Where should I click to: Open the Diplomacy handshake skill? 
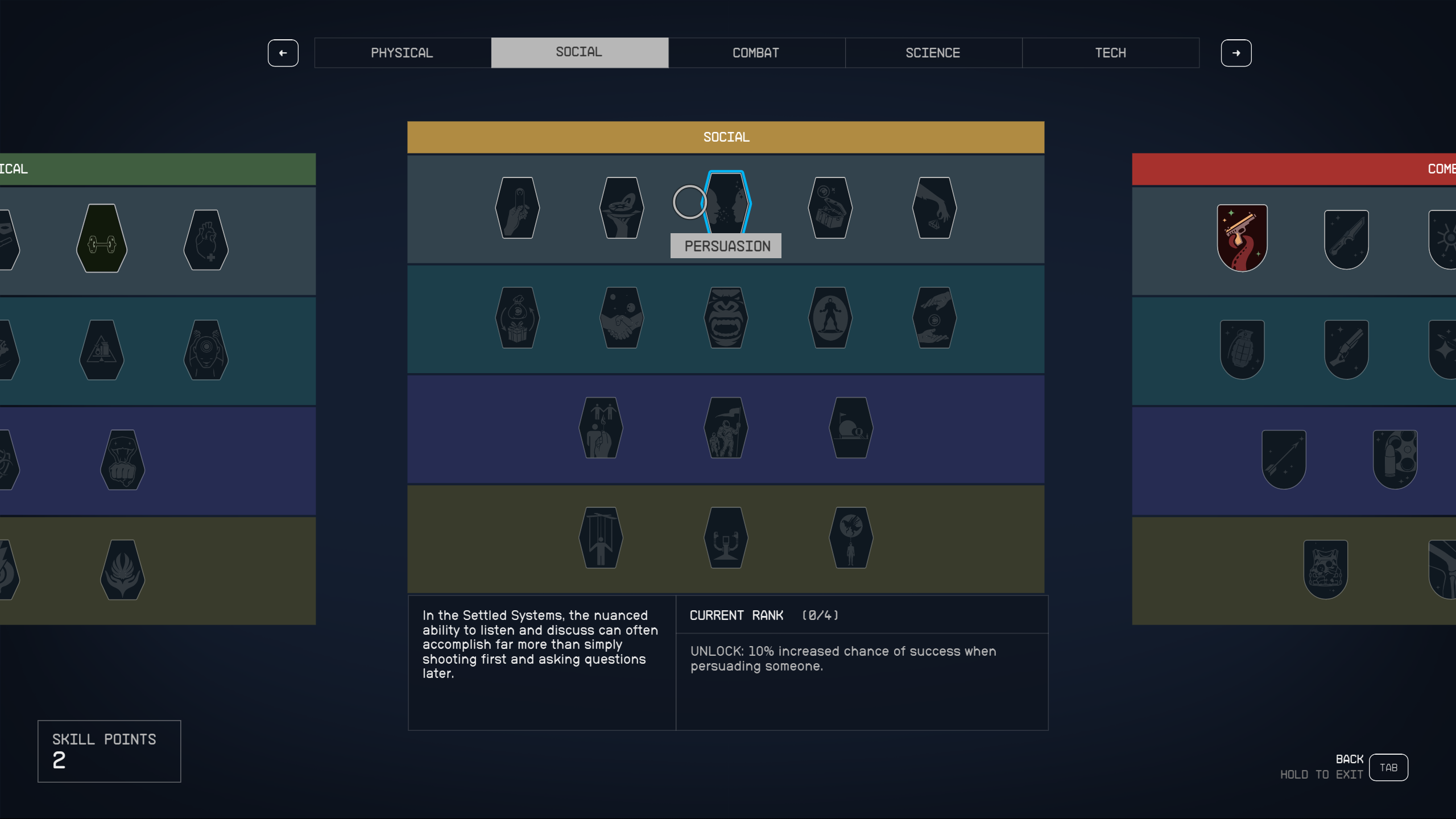pyautogui.click(x=621, y=318)
